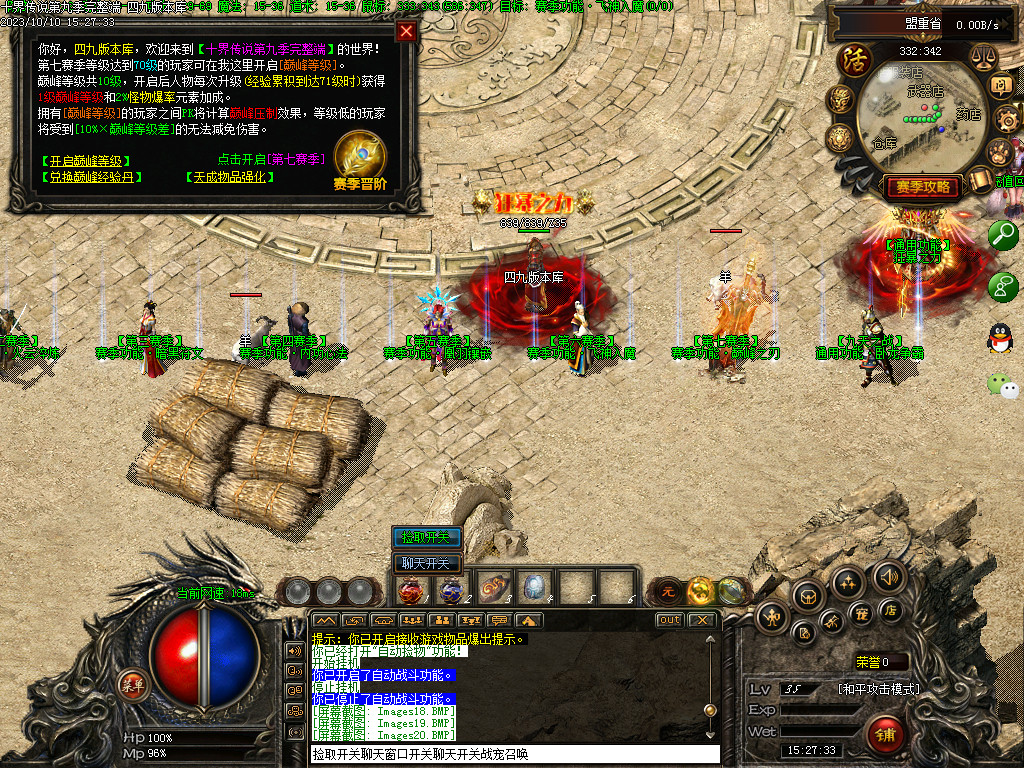
Task: Toggle the 聊天开关 chat switch
Action: (427, 563)
